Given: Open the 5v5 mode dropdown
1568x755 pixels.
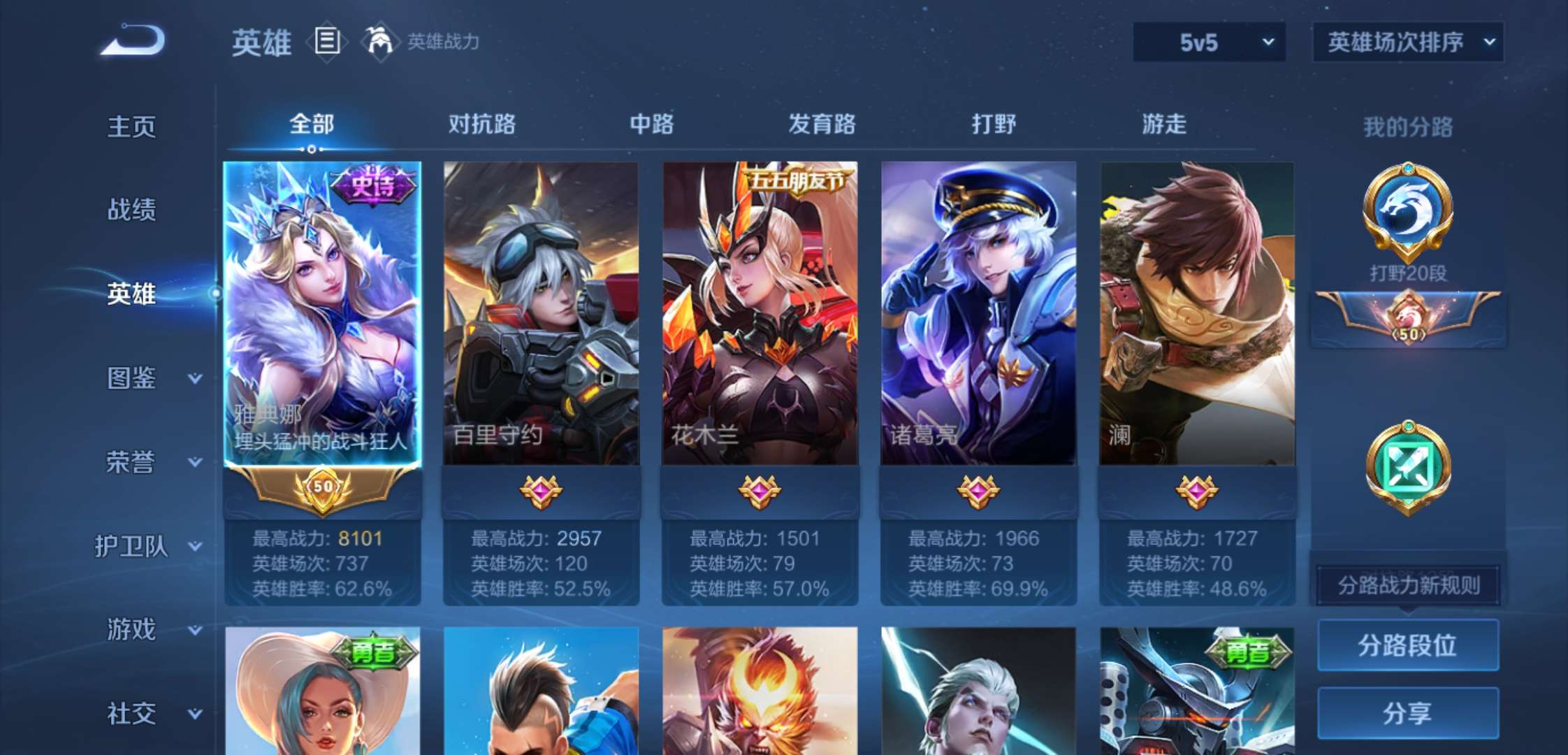Looking at the screenshot, I should click(1209, 42).
